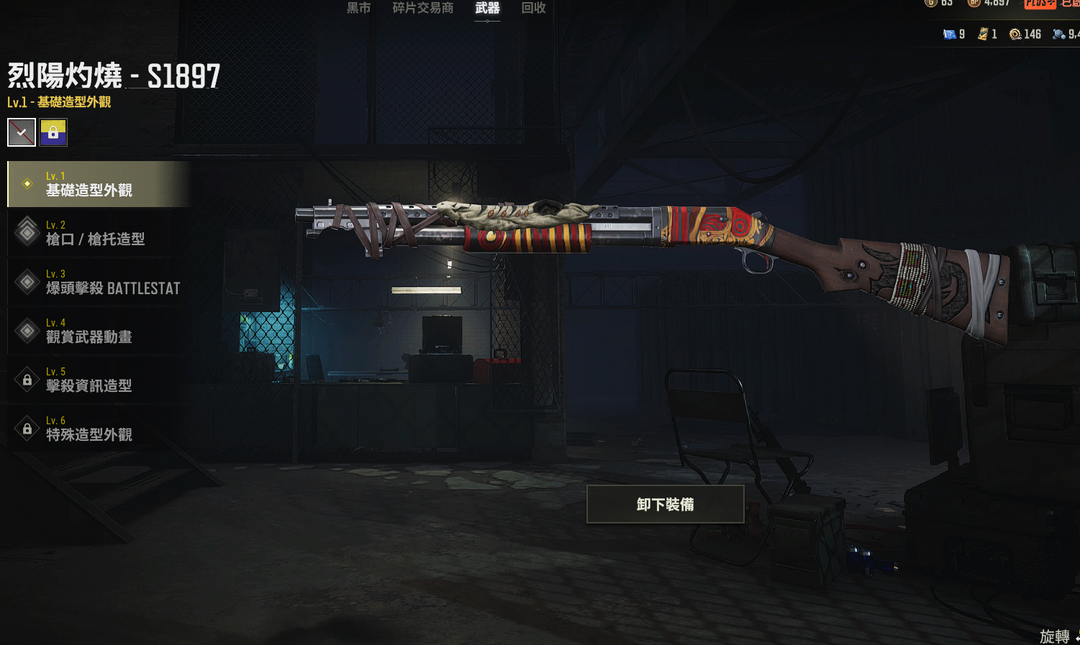The width and height of the screenshot is (1080, 645).
Task: Click the 卸下裝備 button
Action: 665,505
